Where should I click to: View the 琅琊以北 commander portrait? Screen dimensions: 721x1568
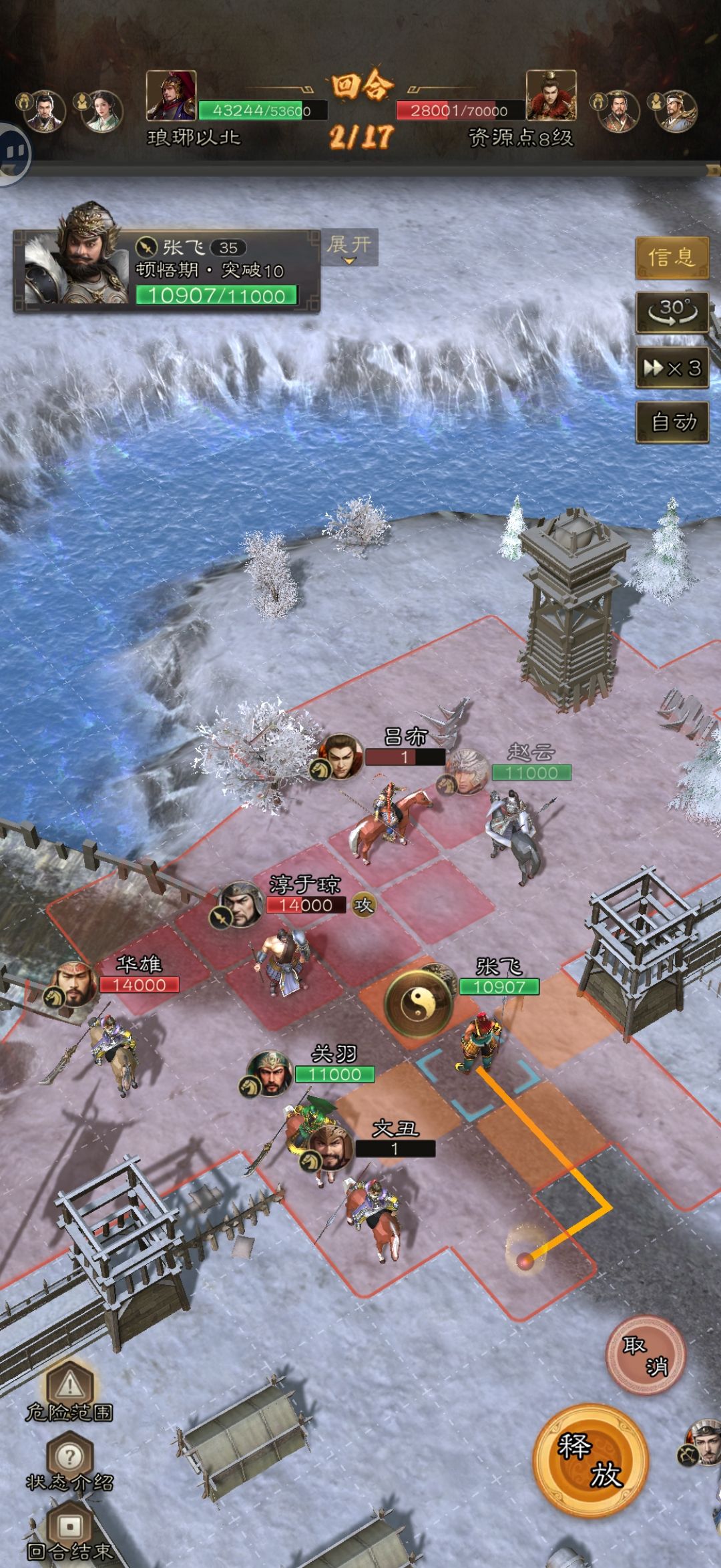point(172,95)
